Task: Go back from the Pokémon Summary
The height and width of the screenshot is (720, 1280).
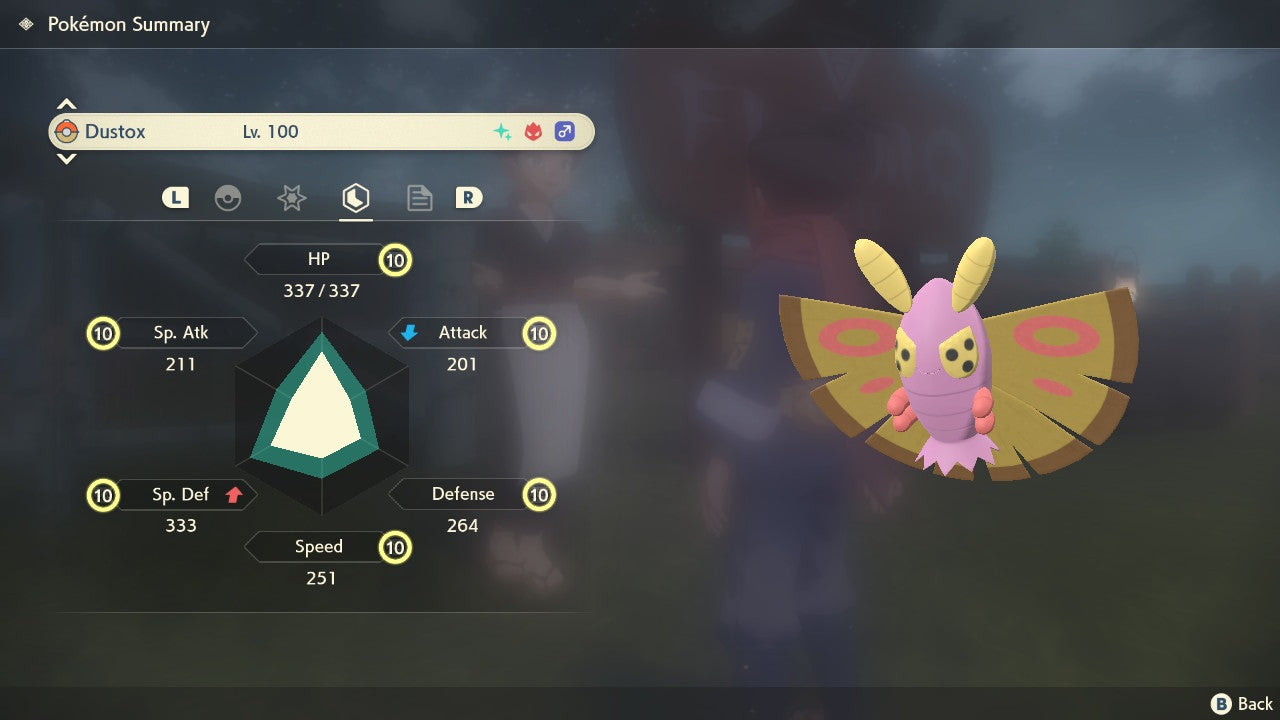Action: [x=1241, y=704]
